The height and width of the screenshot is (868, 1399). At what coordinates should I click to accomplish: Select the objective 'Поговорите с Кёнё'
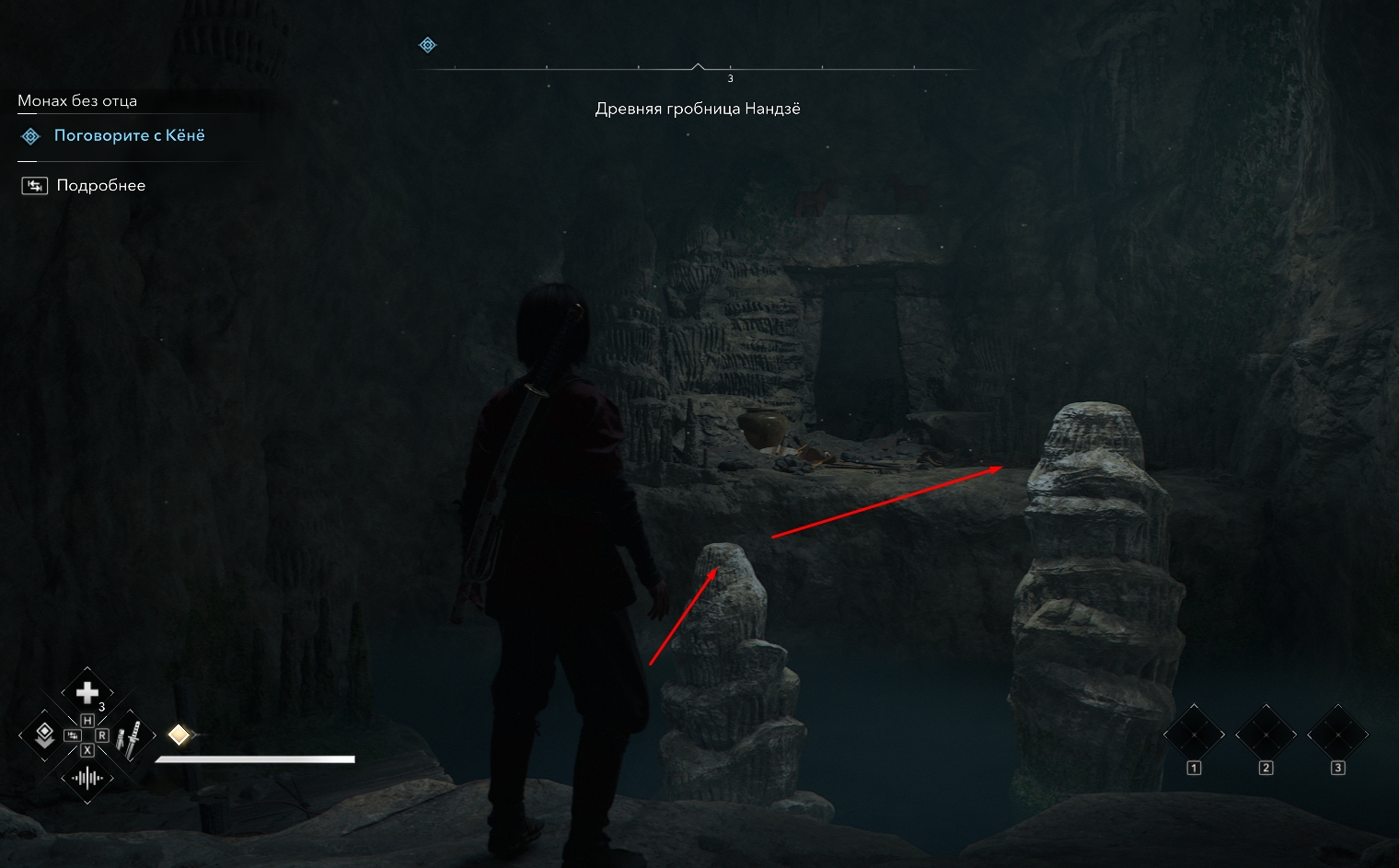tap(129, 136)
